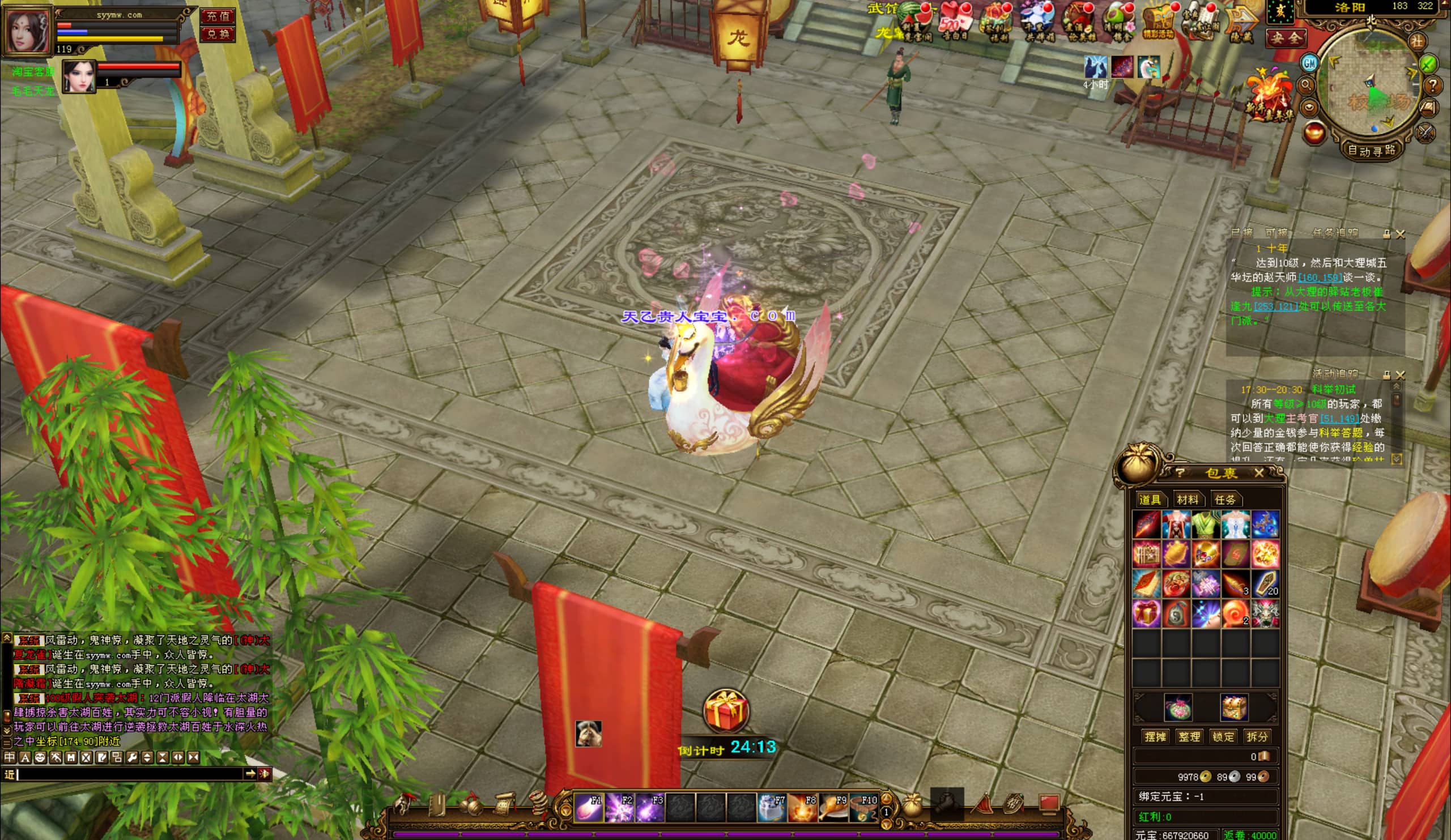Select the 拆分 split button
Image resolution: width=1451 pixels, height=840 pixels.
pos(1257,736)
